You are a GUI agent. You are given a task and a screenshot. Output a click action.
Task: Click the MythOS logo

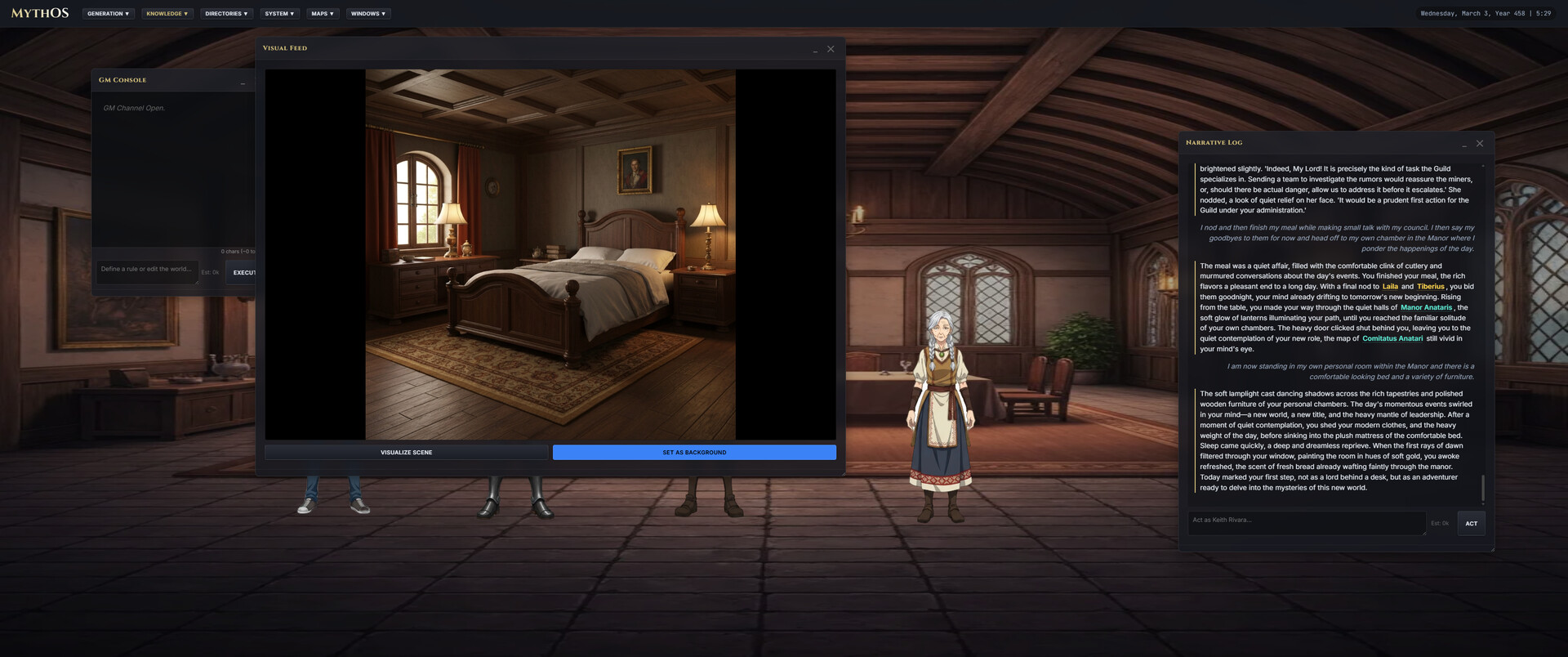38,13
